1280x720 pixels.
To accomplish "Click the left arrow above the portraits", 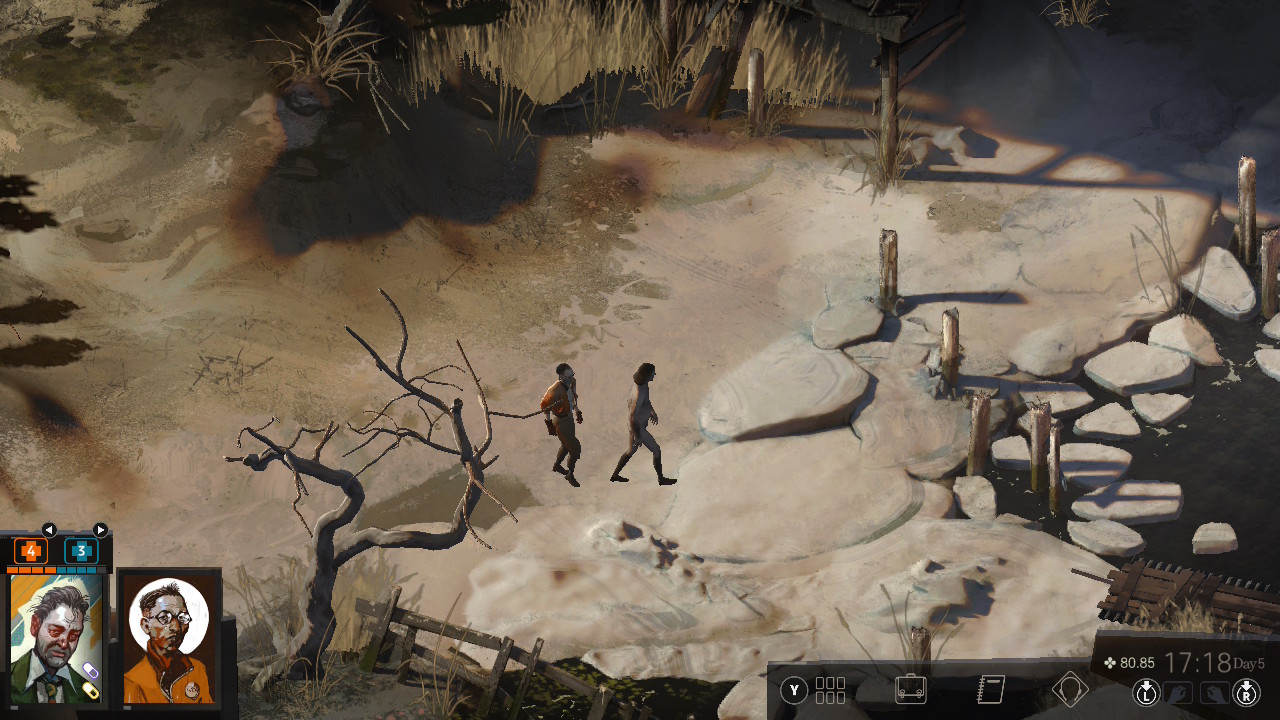I will pyautogui.click(x=48, y=530).
